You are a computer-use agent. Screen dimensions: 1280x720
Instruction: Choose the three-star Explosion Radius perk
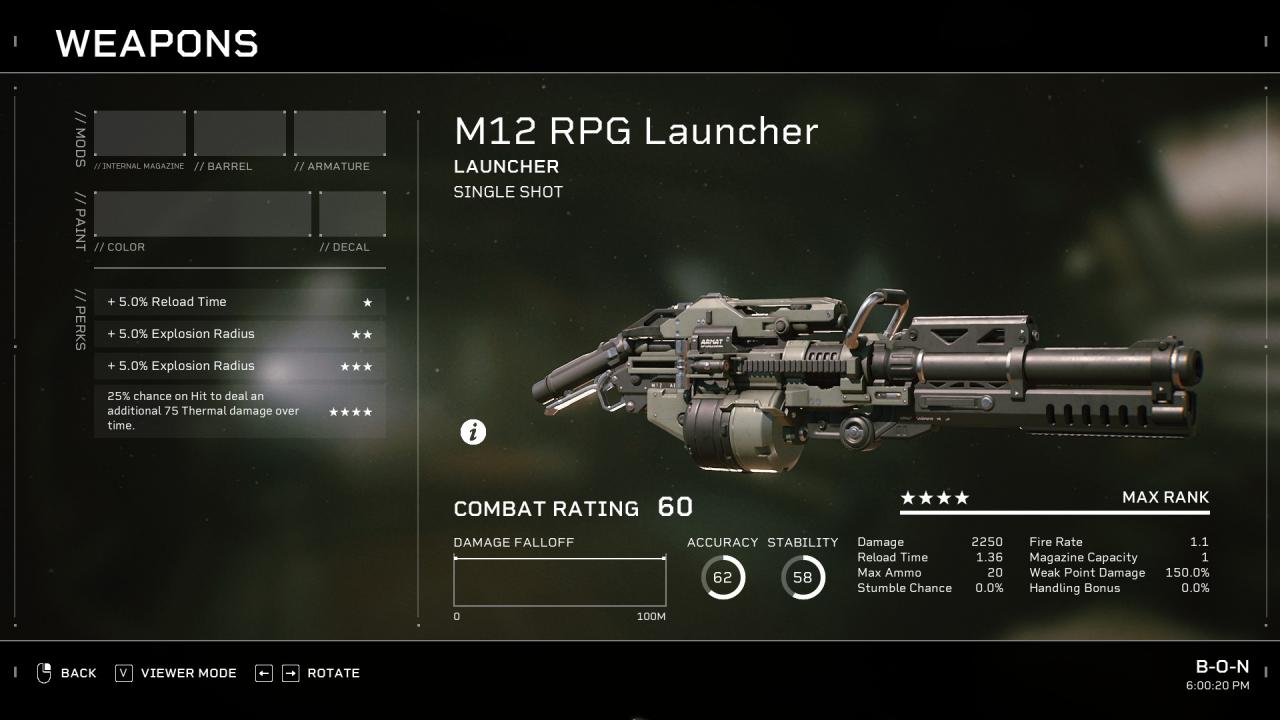240,366
